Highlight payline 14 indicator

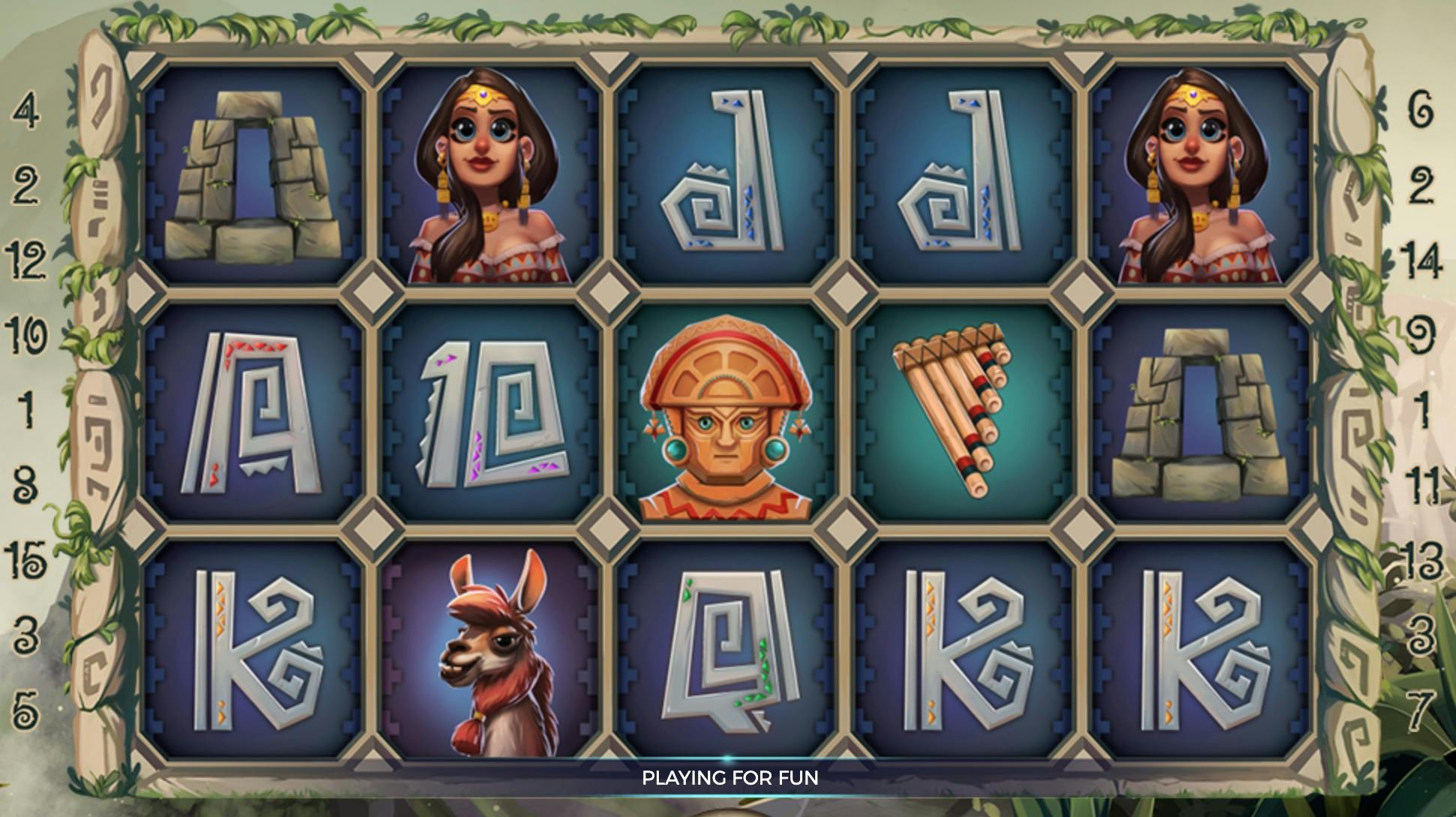point(1418,261)
